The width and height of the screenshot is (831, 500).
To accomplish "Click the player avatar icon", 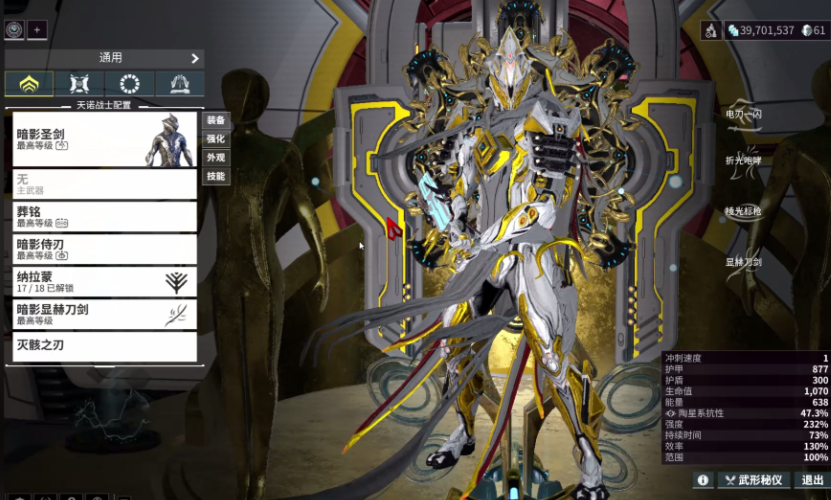I will [14, 30].
